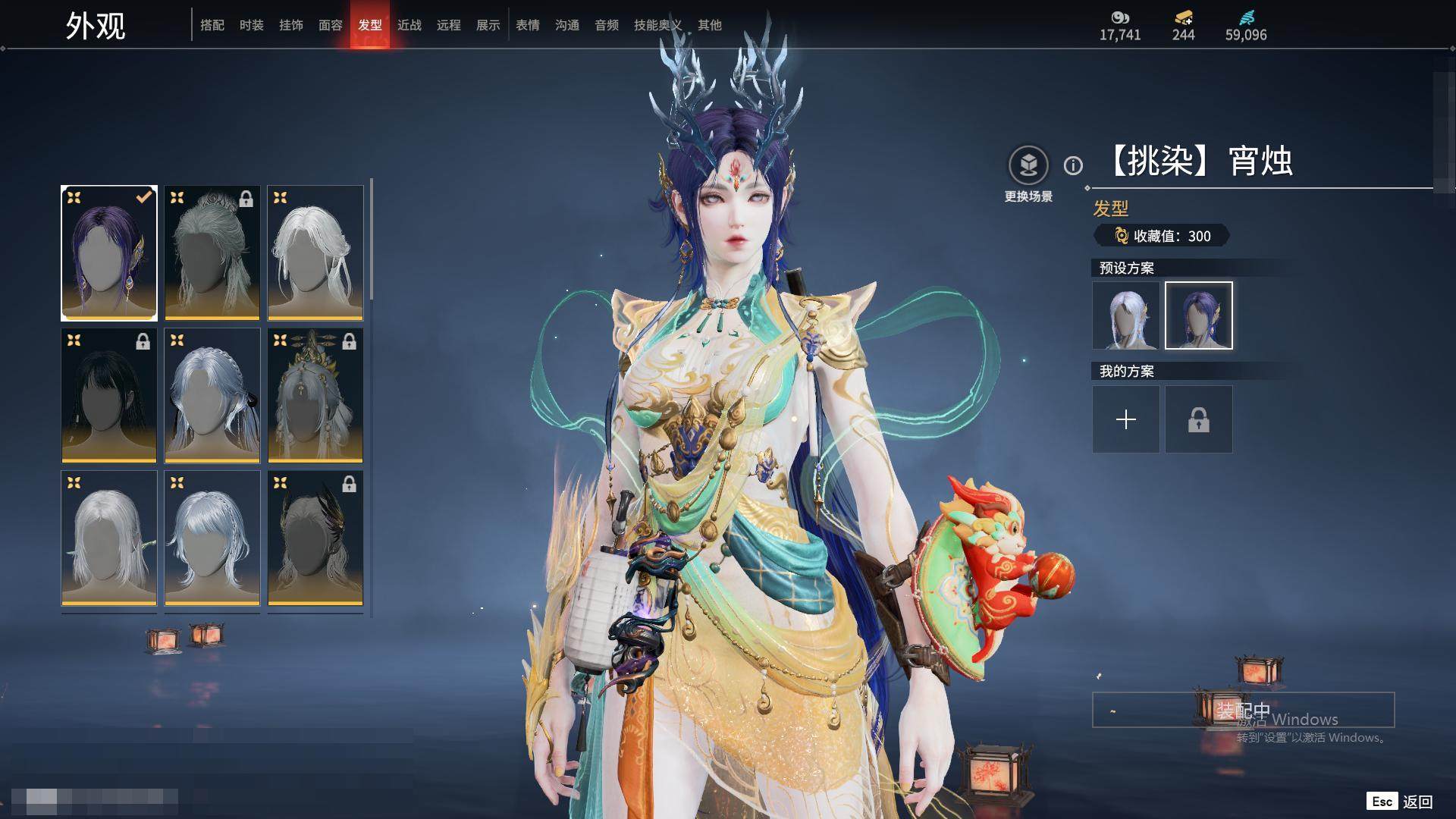
Task: Open the 近战 category tab
Action: pos(409,25)
